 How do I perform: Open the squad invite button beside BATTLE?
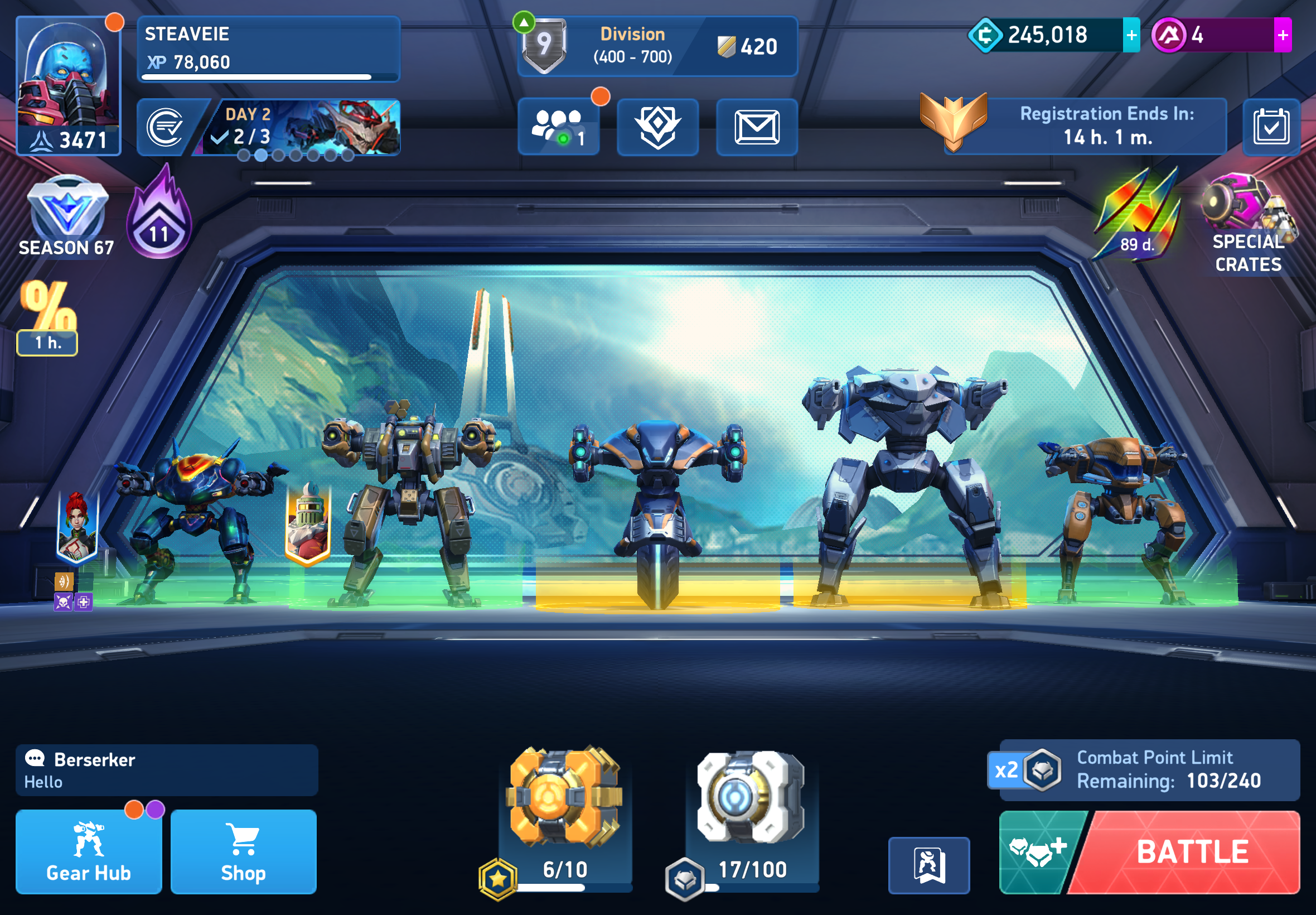pos(1037,851)
